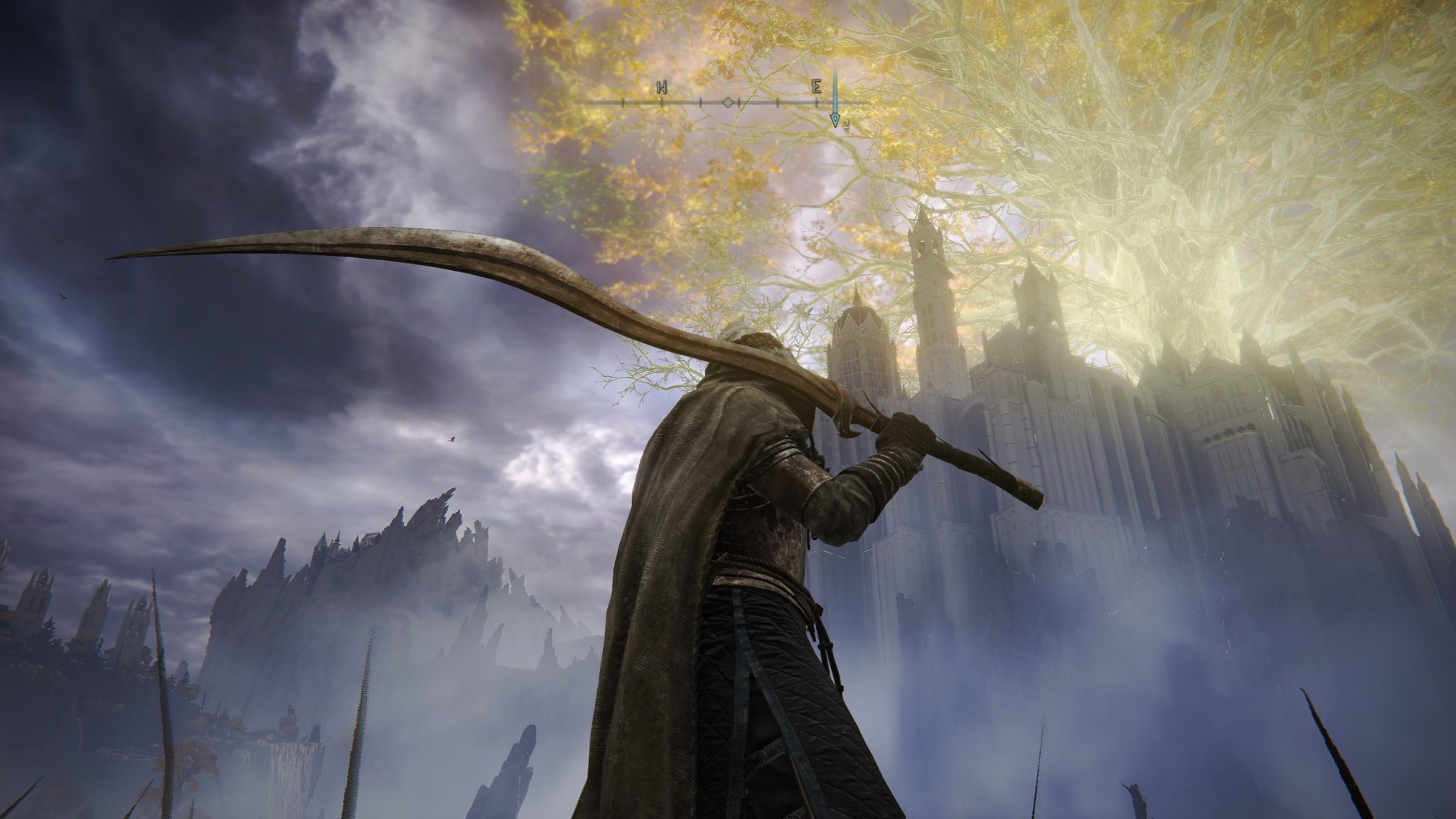The image size is (1456, 819).
Task: Click the diamond center indicator on the compass
Action: pos(727,102)
